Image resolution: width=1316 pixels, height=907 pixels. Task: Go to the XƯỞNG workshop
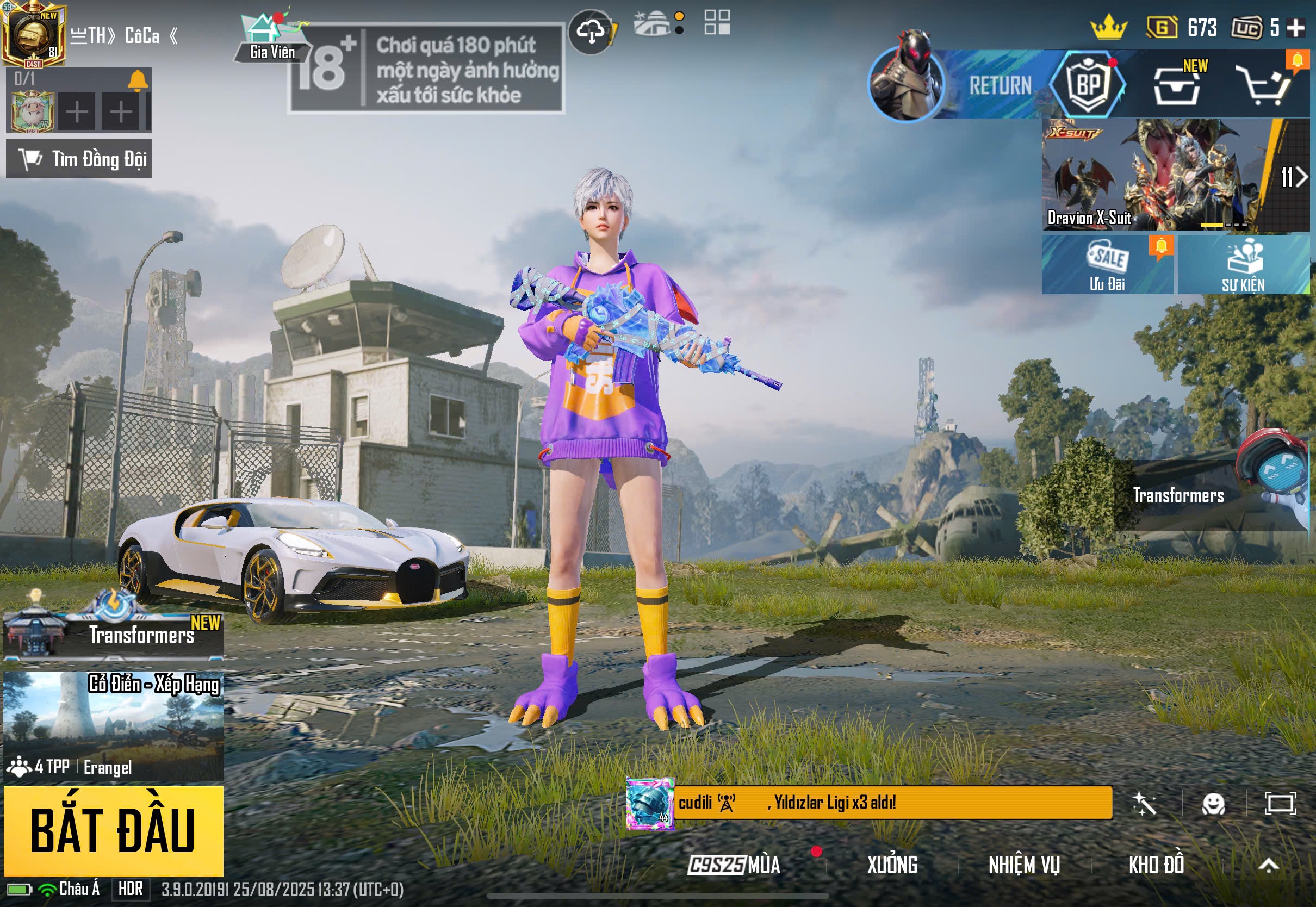891,865
